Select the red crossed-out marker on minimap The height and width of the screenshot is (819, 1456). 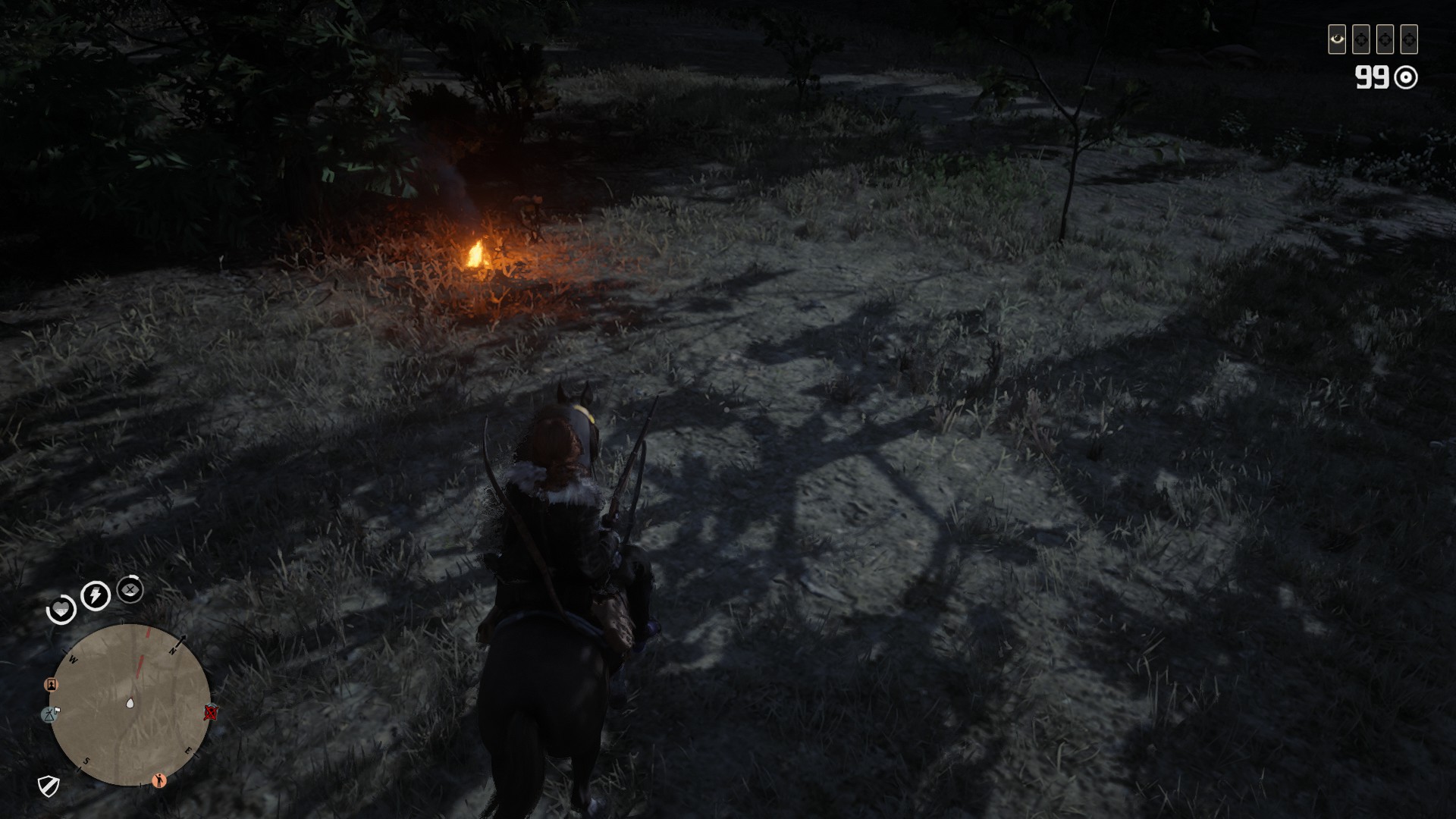(211, 712)
